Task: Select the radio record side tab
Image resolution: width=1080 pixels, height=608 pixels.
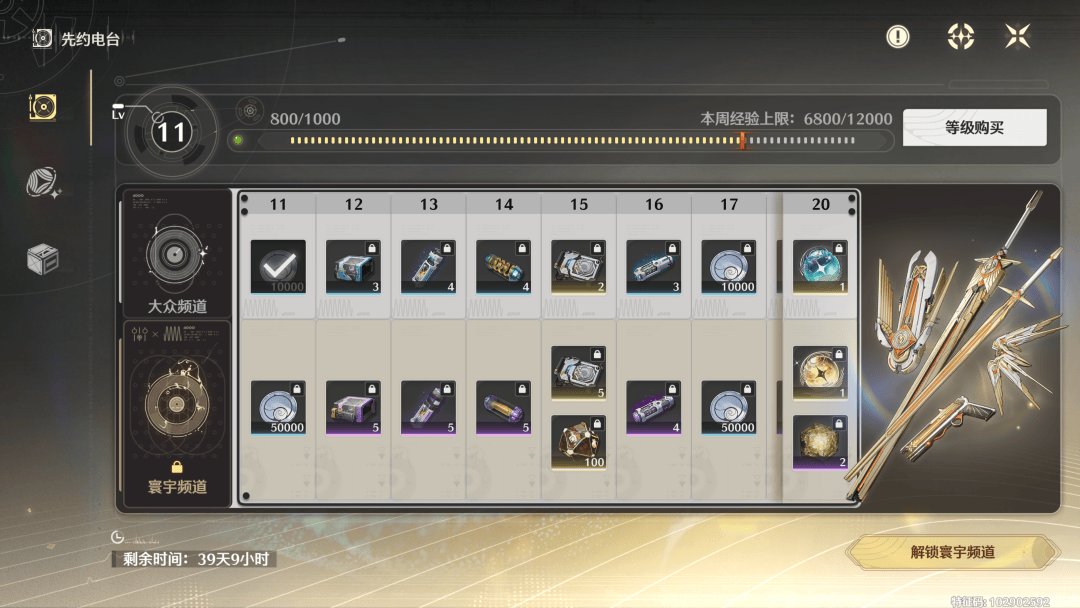Action: (x=43, y=107)
